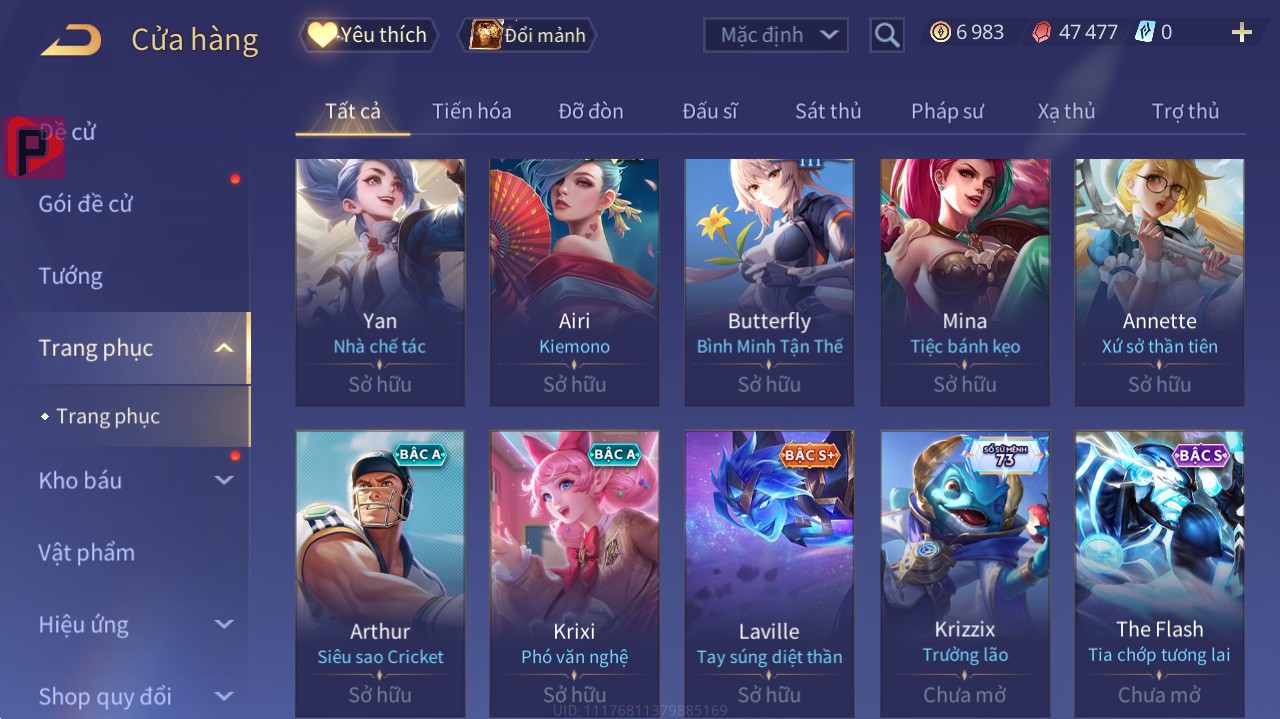The image size is (1280, 719).
Task: Go back with the return arrow
Action: point(71,40)
